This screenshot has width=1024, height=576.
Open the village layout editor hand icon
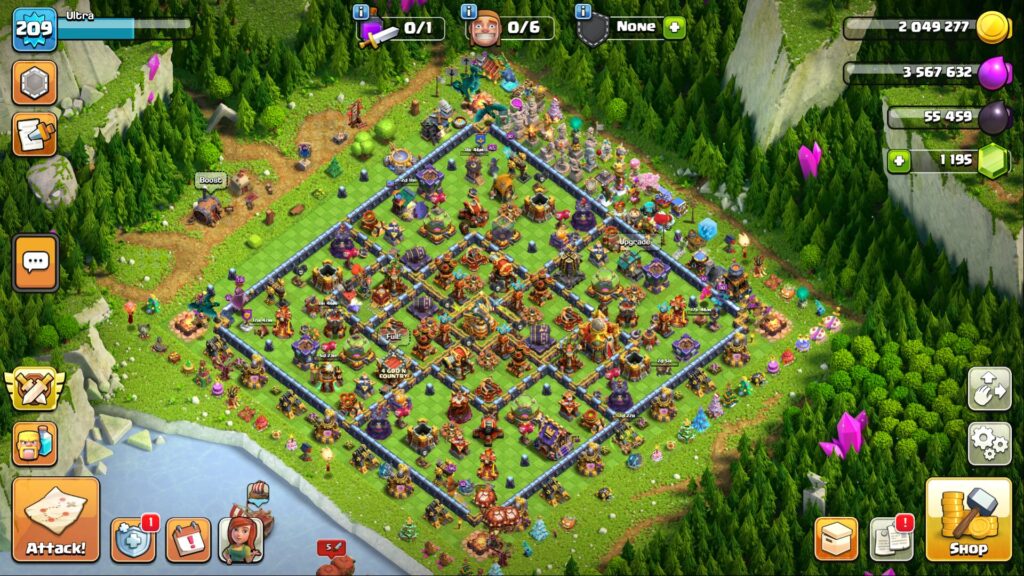(989, 389)
